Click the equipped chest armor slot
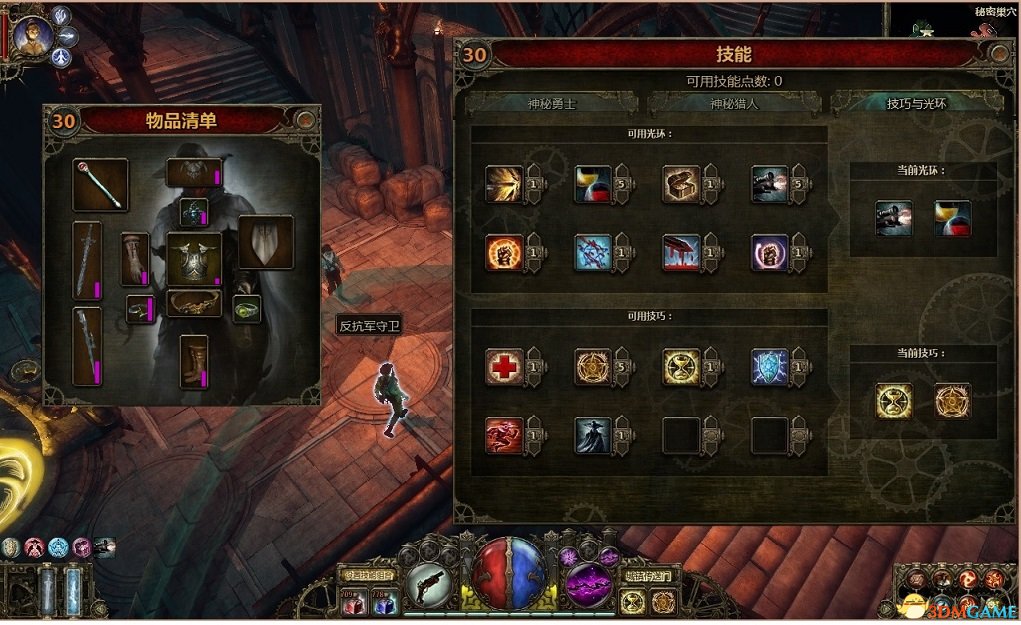Viewport: 1021px width, 625px height. [193, 258]
